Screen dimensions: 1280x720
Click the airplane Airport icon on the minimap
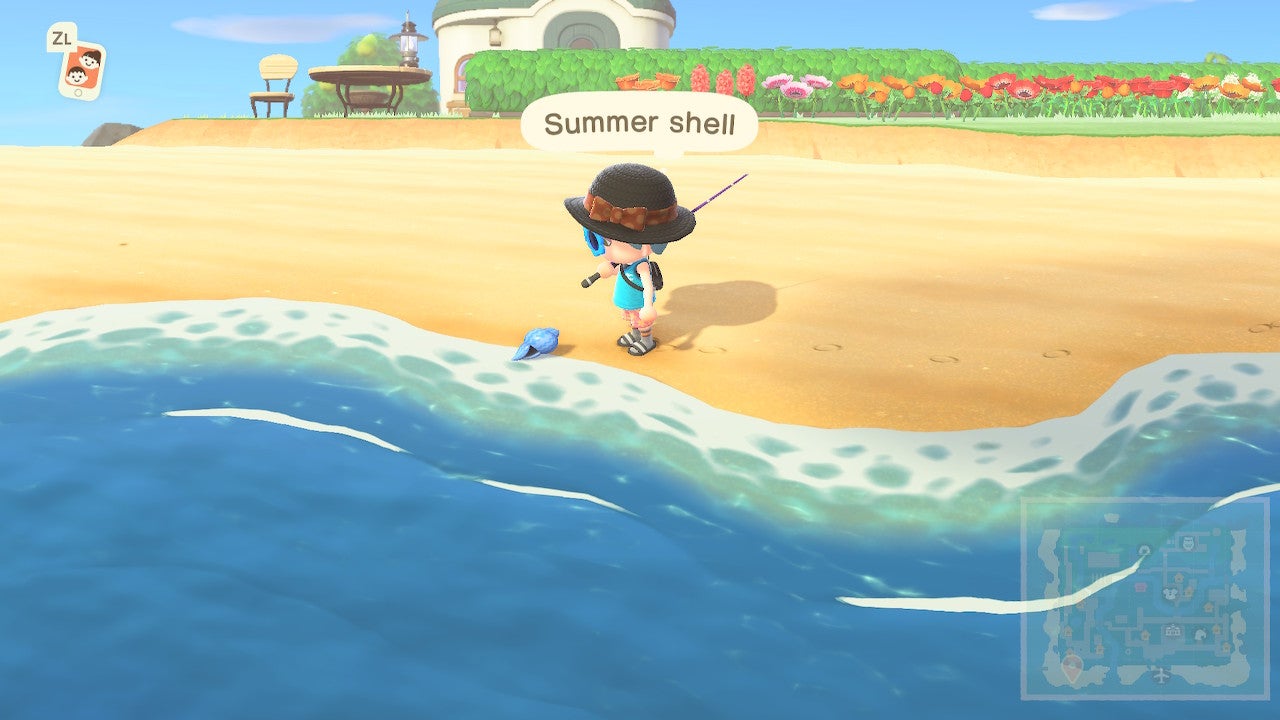pyautogui.click(x=1160, y=674)
